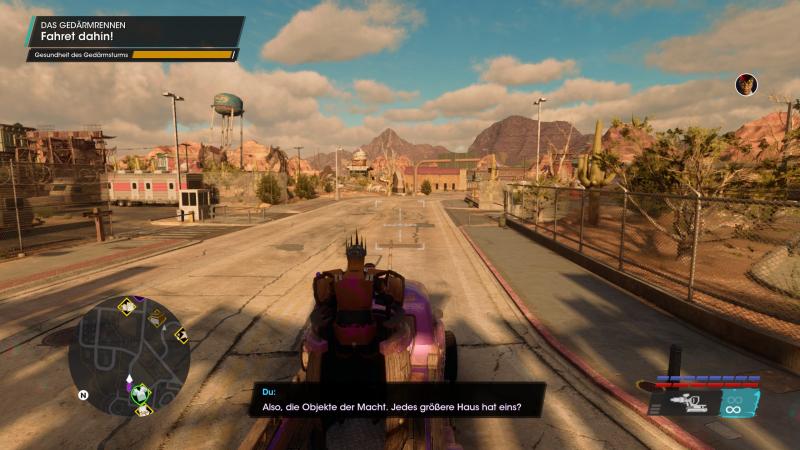Viewport: 800px width, 450px height.
Task: Select the green-circled marker on the minimap
Action: tap(141, 392)
